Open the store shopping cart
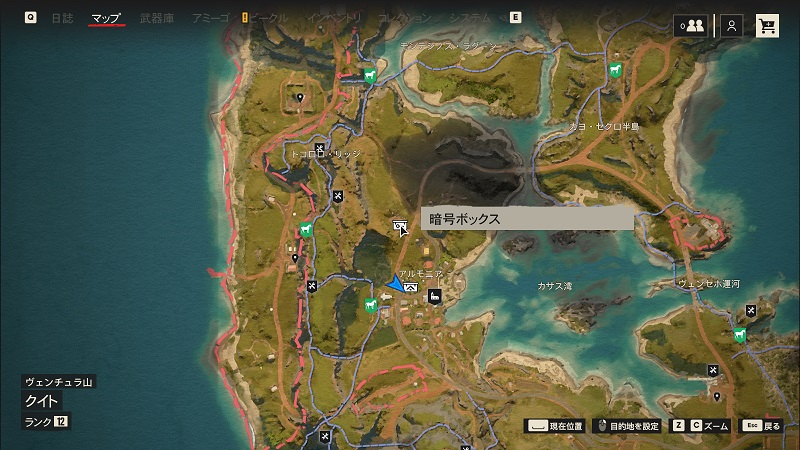The height and width of the screenshot is (450, 800). [x=767, y=26]
